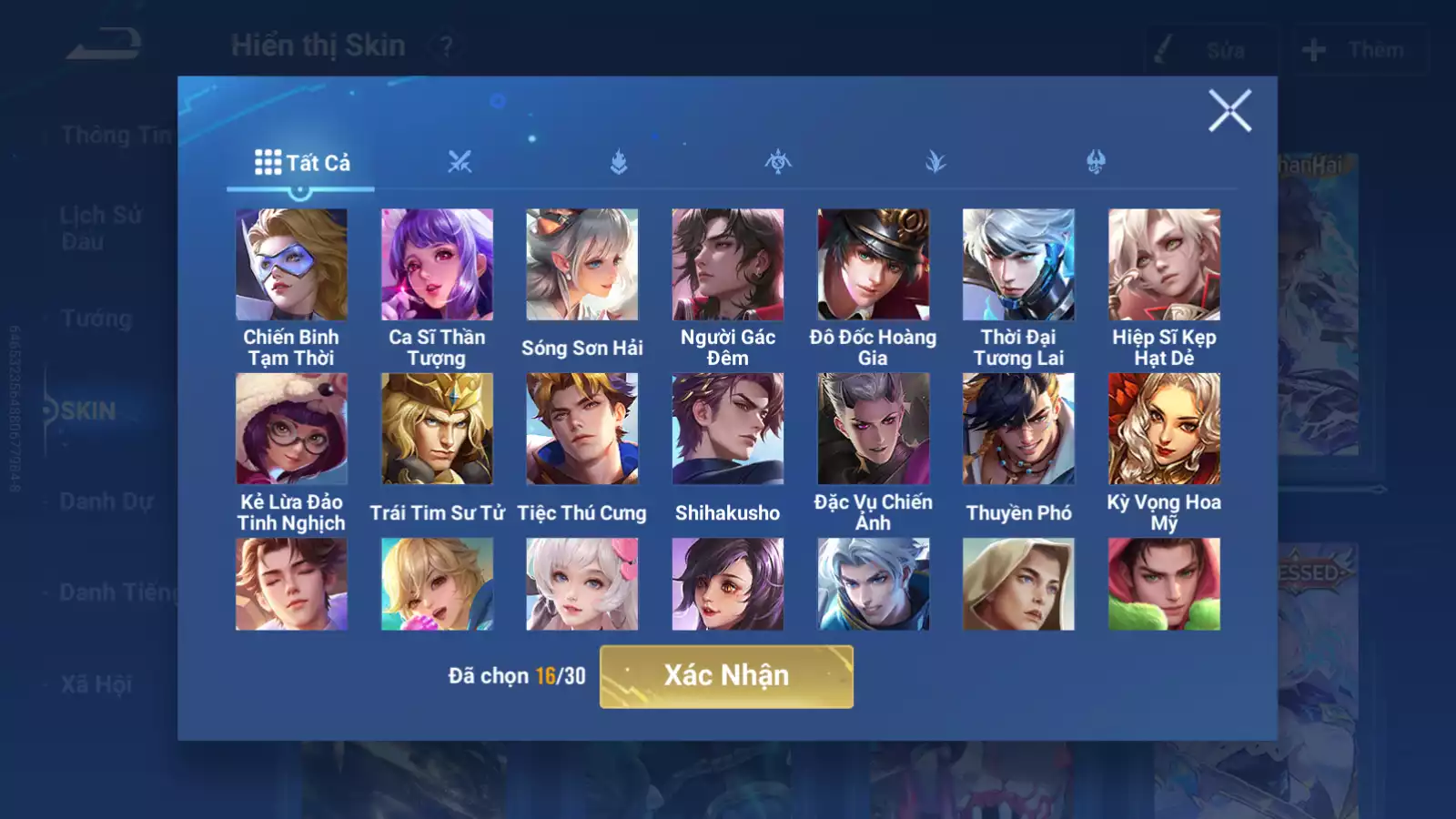Switch to the Tất Cả tab
The width and height of the screenshot is (1456, 819).
301,163
